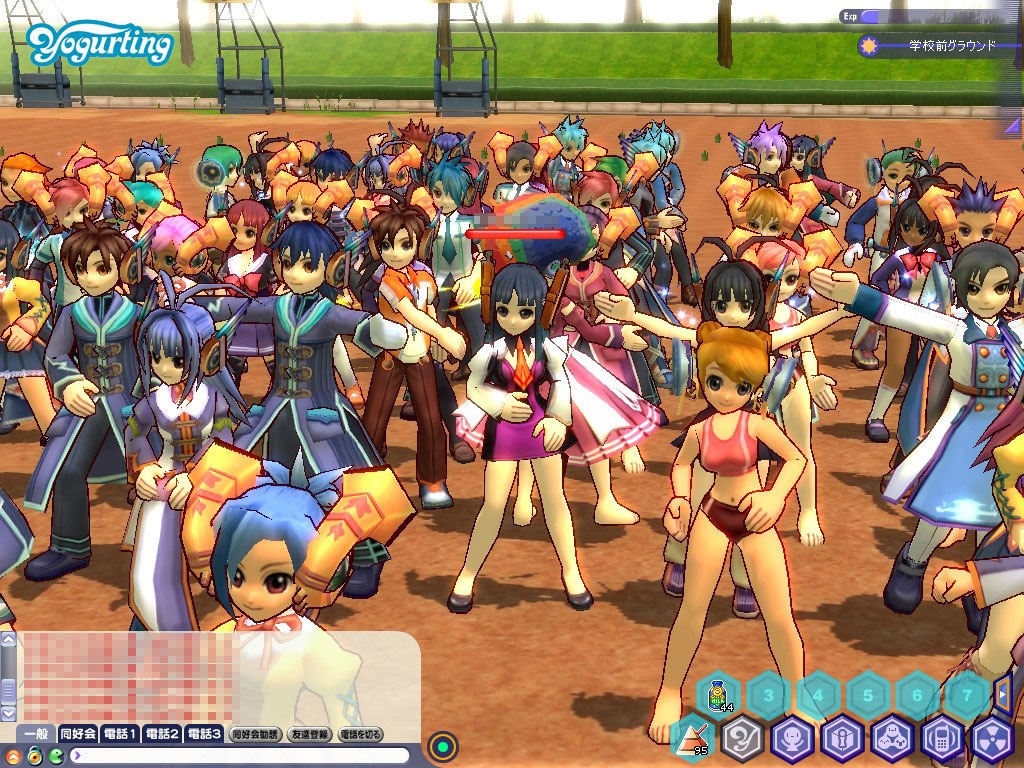Open the 電話3 chat tab
Image resolution: width=1024 pixels, height=768 pixels.
click(x=204, y=734)
